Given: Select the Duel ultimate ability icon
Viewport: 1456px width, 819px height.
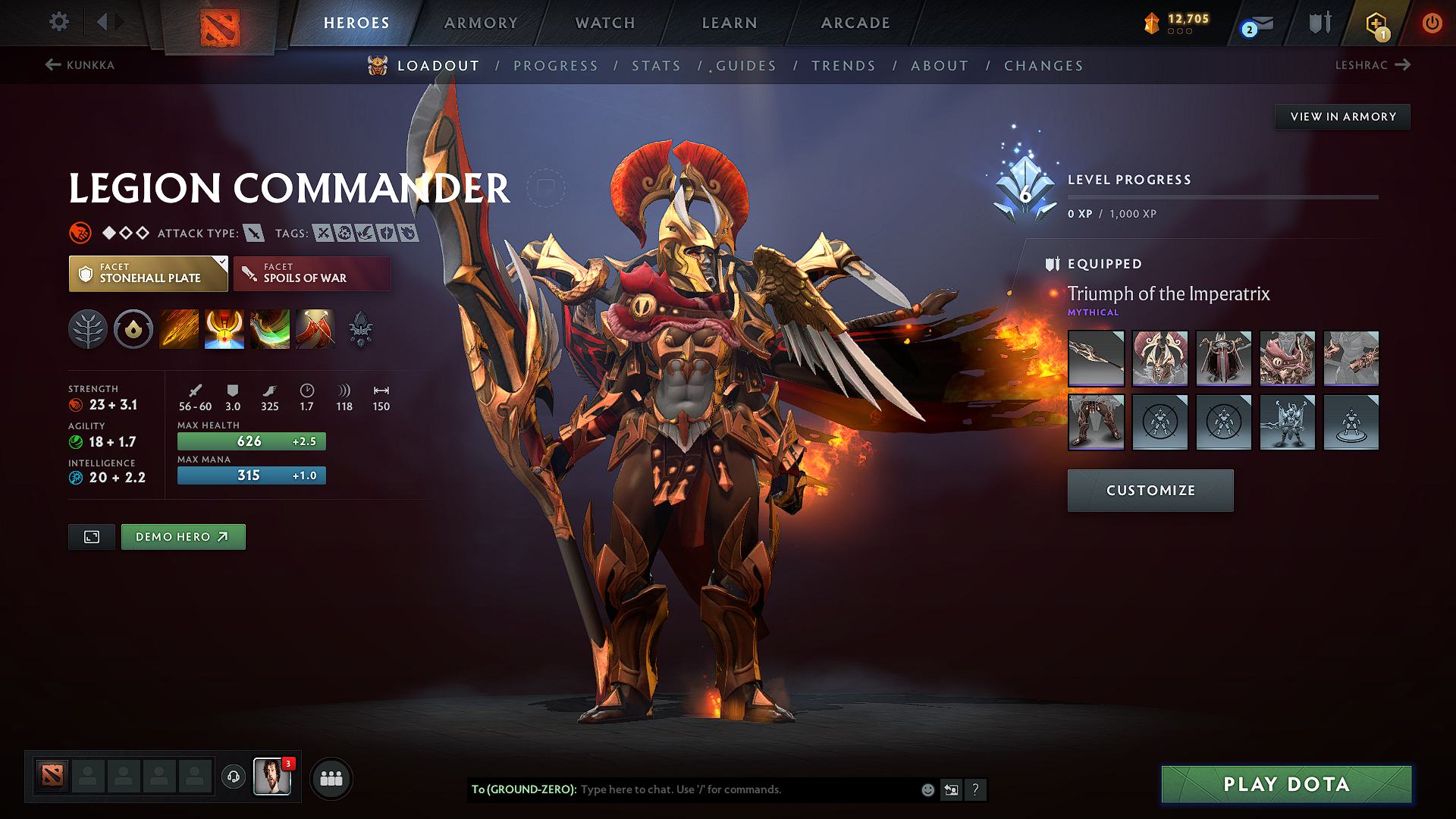Looking at the screenshot, I should tap(315, 328).
